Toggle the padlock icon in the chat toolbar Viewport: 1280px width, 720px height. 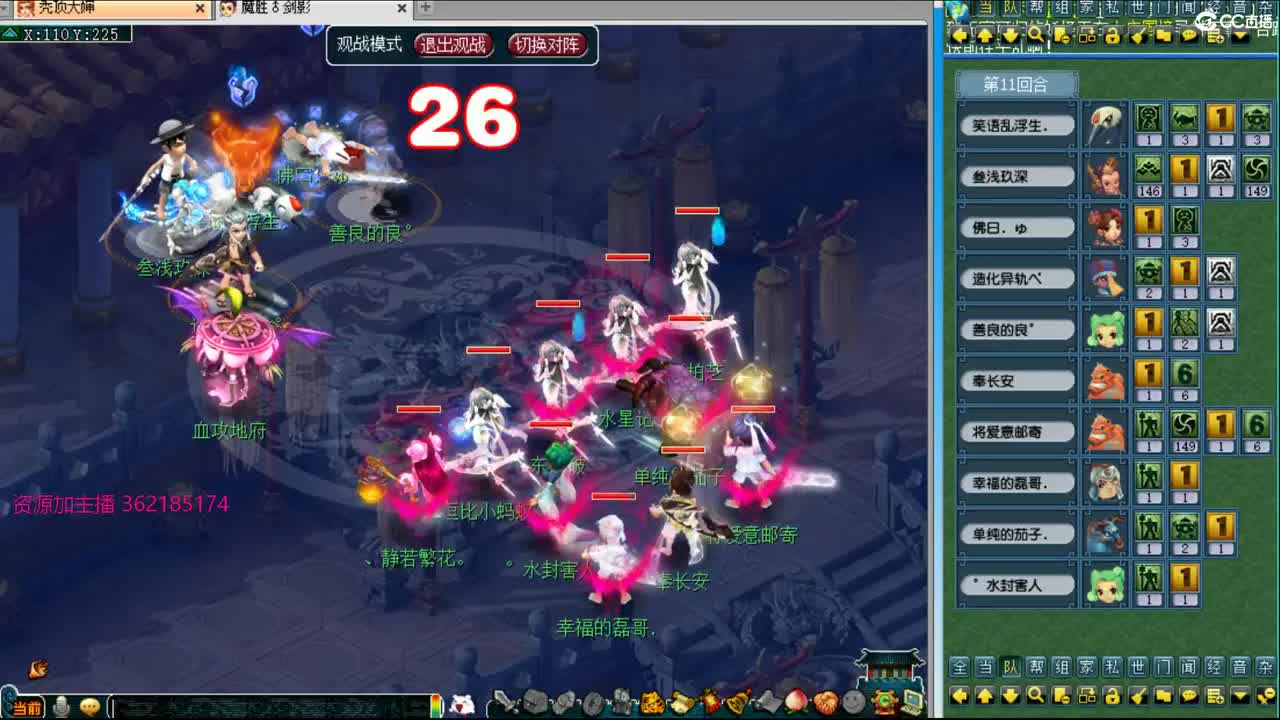pyautogui.click(x=1111, y=696)
